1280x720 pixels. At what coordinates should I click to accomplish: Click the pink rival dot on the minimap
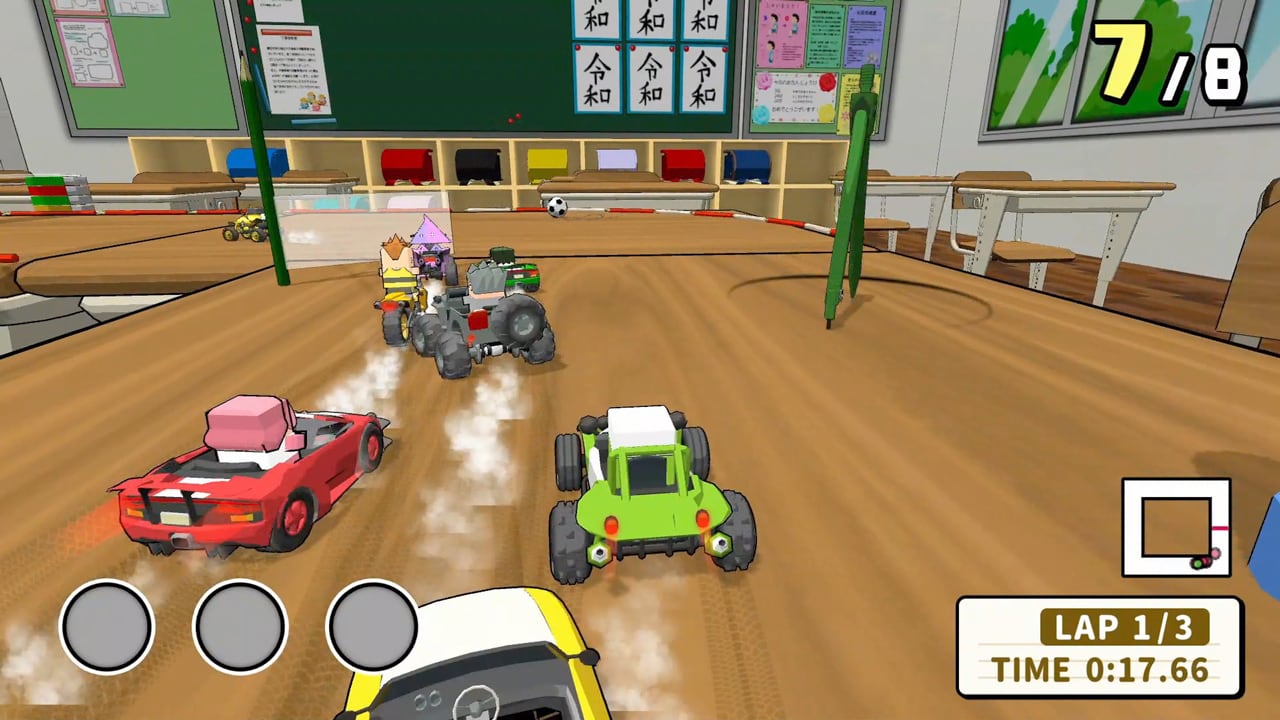click(x=1216, y=553)
